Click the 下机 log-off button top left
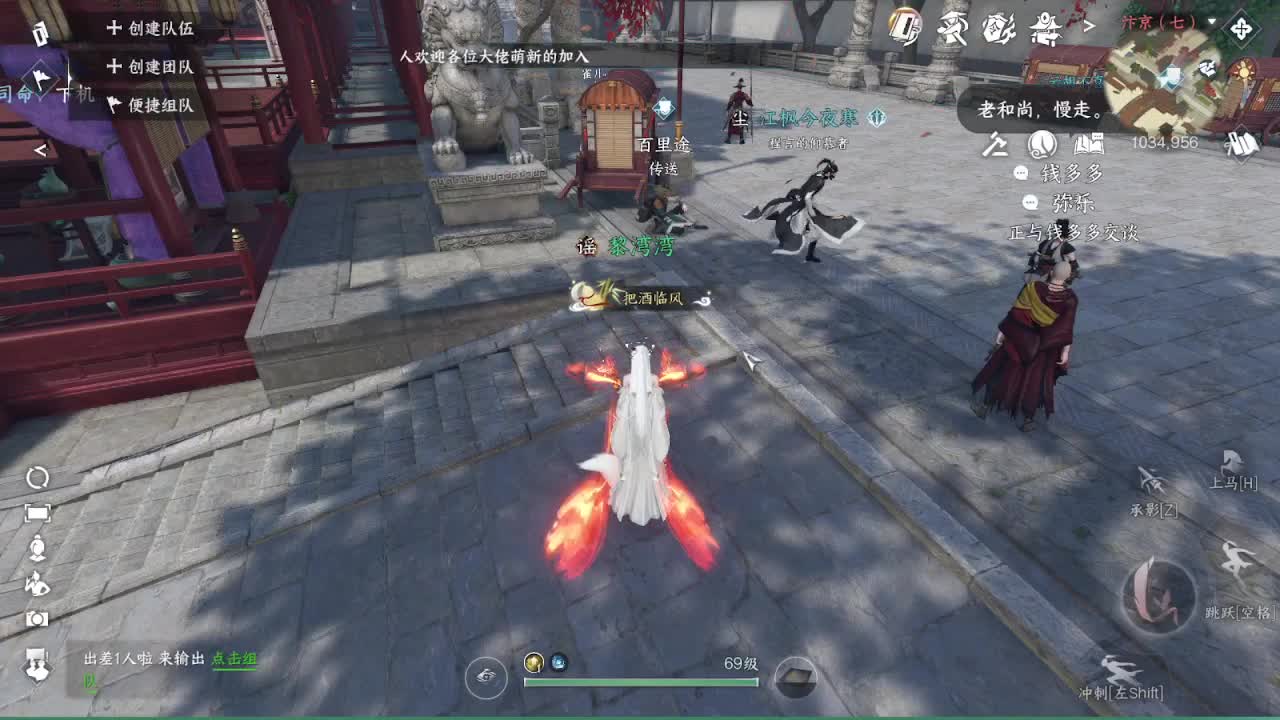Screen dimensions: 1280x720 point(76,92)
